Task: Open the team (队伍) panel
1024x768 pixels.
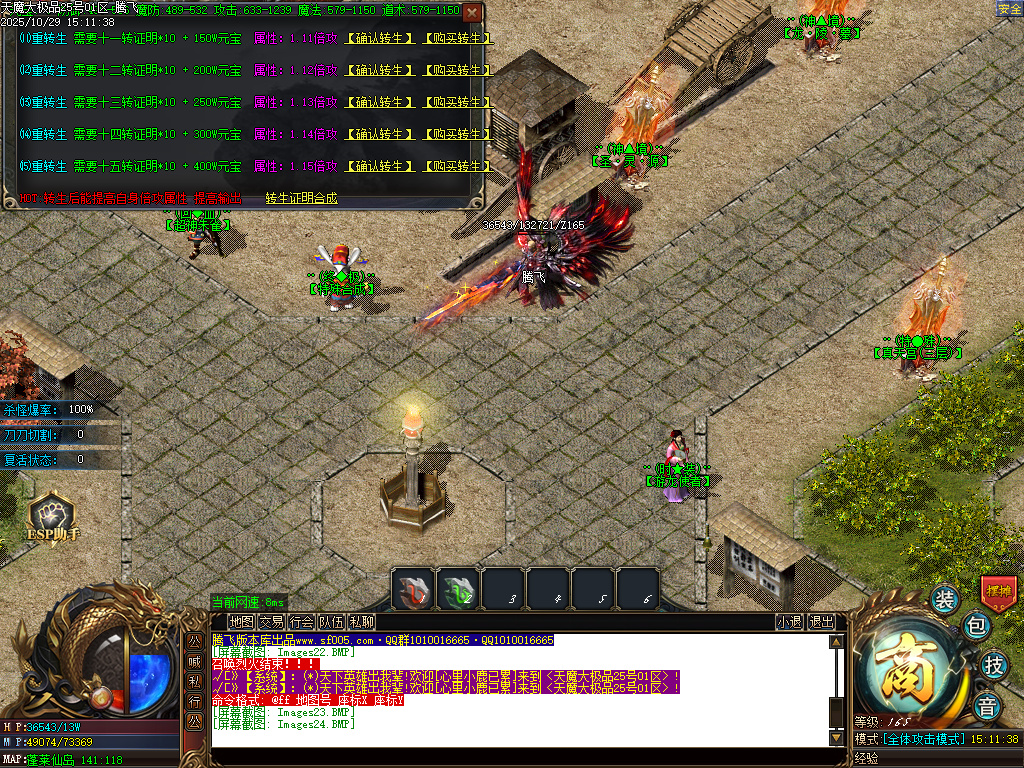Action: (x=331, y=622)
